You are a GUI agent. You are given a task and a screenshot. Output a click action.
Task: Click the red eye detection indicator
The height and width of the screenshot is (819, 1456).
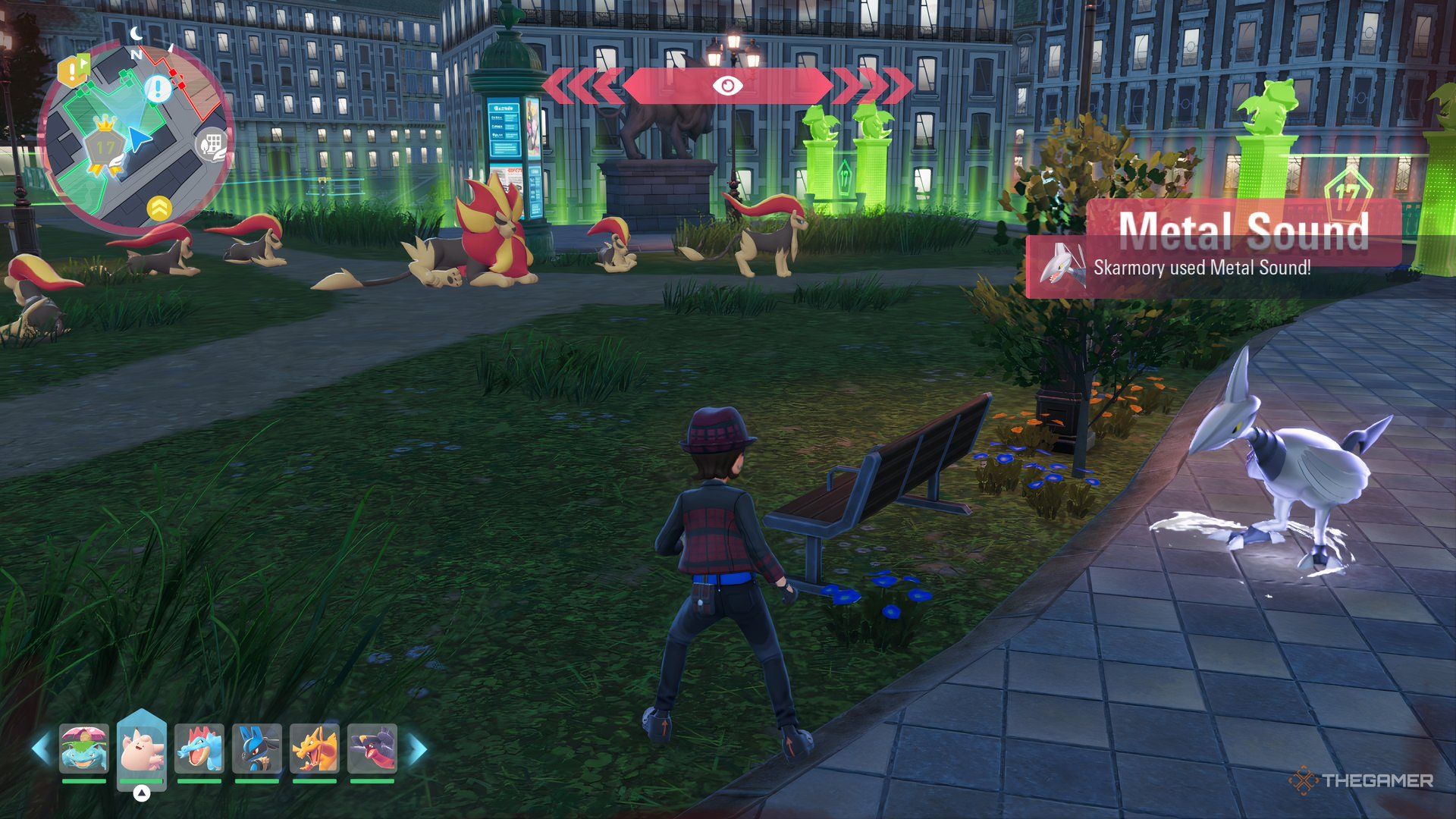click(728, 86)
